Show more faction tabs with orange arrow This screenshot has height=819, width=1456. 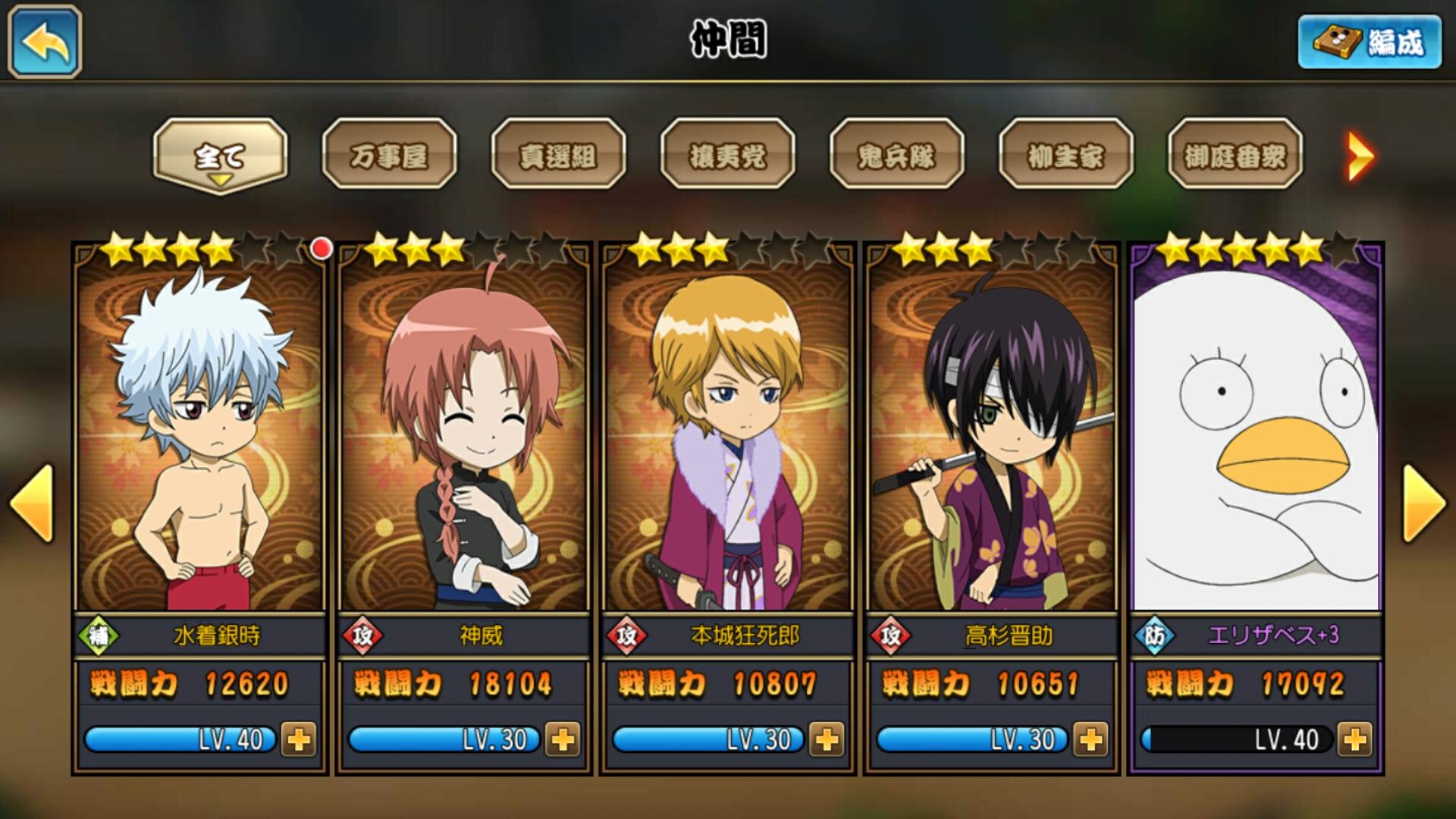pos(1360,157)
